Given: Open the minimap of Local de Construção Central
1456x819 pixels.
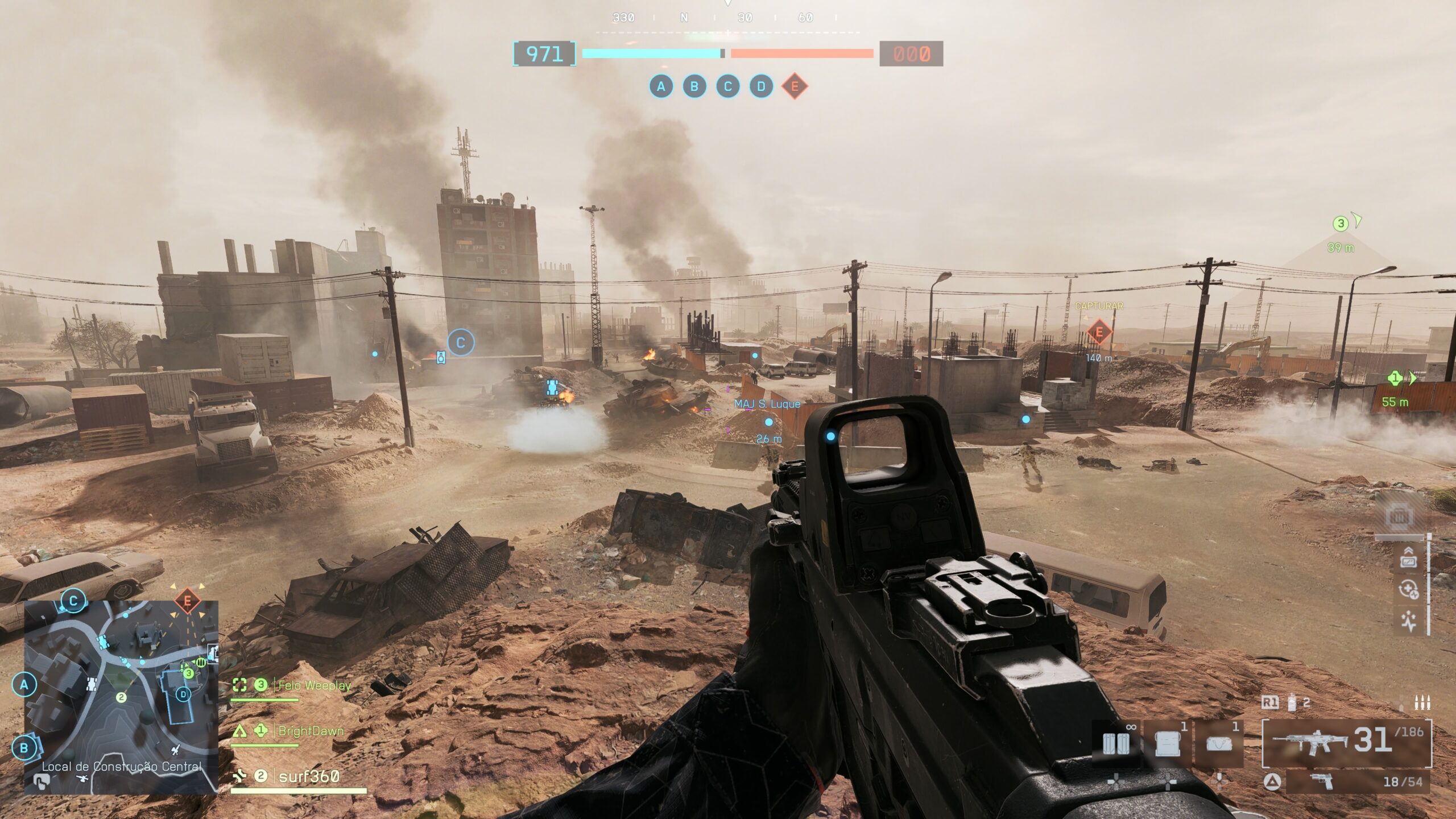Looking at the screenshot, I should (x=121, y=697).
